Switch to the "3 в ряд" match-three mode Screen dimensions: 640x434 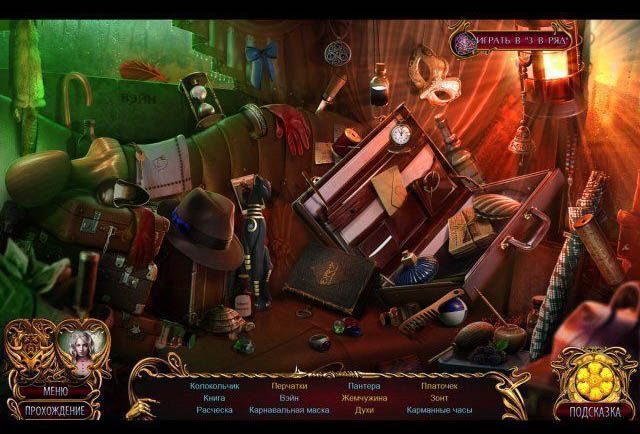tap(512, 43)
